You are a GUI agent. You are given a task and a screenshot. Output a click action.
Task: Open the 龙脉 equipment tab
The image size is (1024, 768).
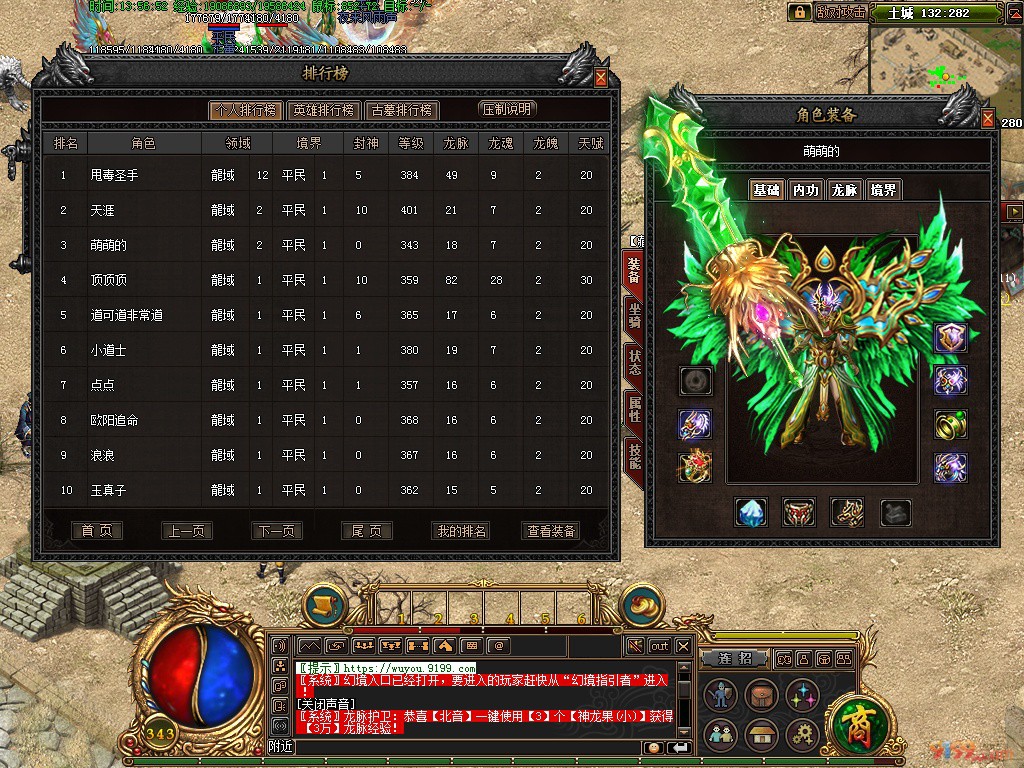pos(844,190)
